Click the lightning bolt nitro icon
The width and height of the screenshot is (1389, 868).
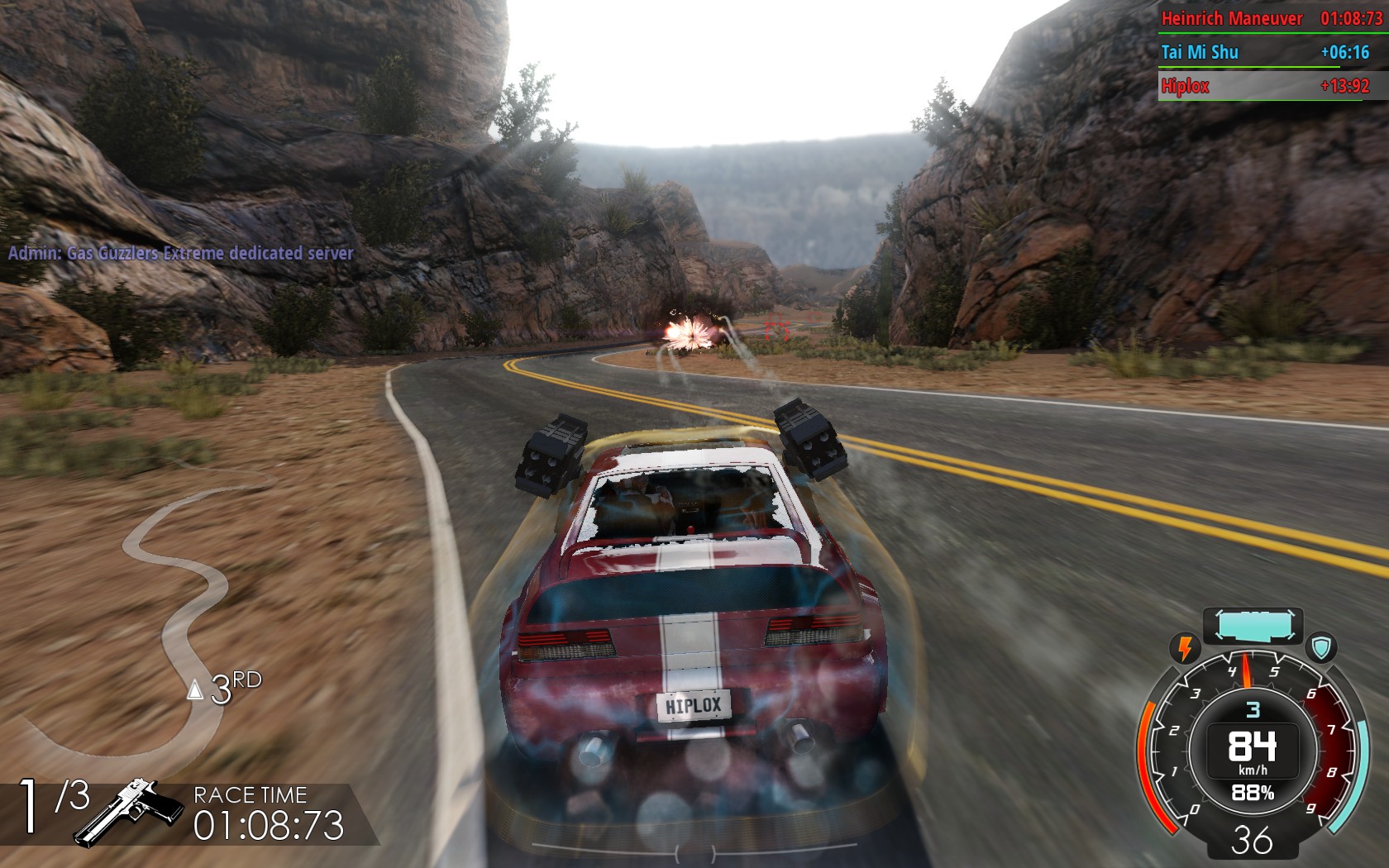[x=1185, y=648]
